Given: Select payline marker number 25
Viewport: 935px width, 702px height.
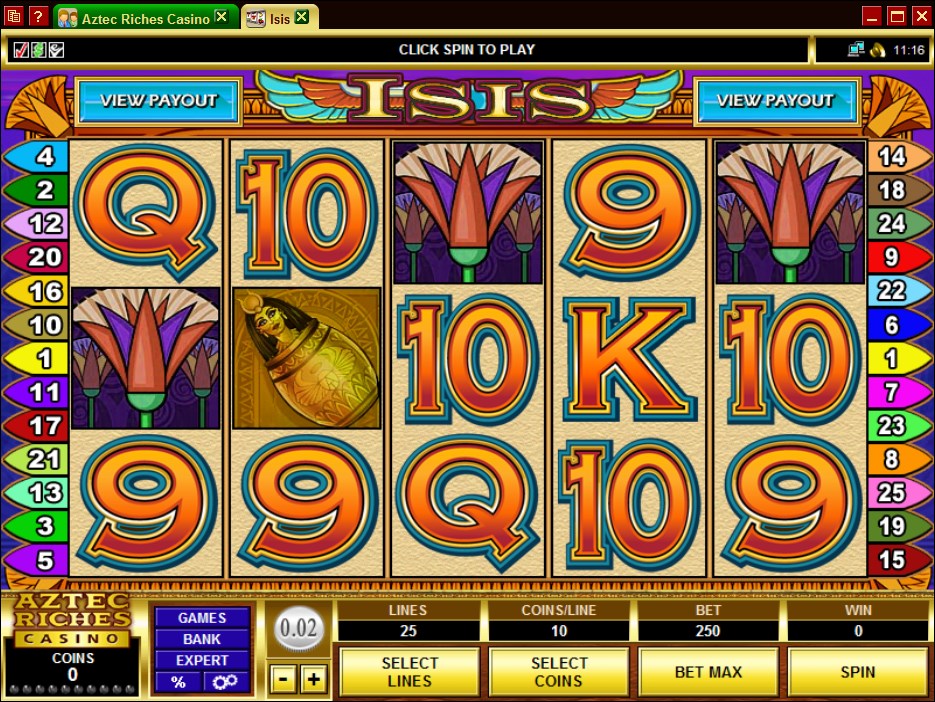Looking at the screenshot, I should tap(894, 492).
